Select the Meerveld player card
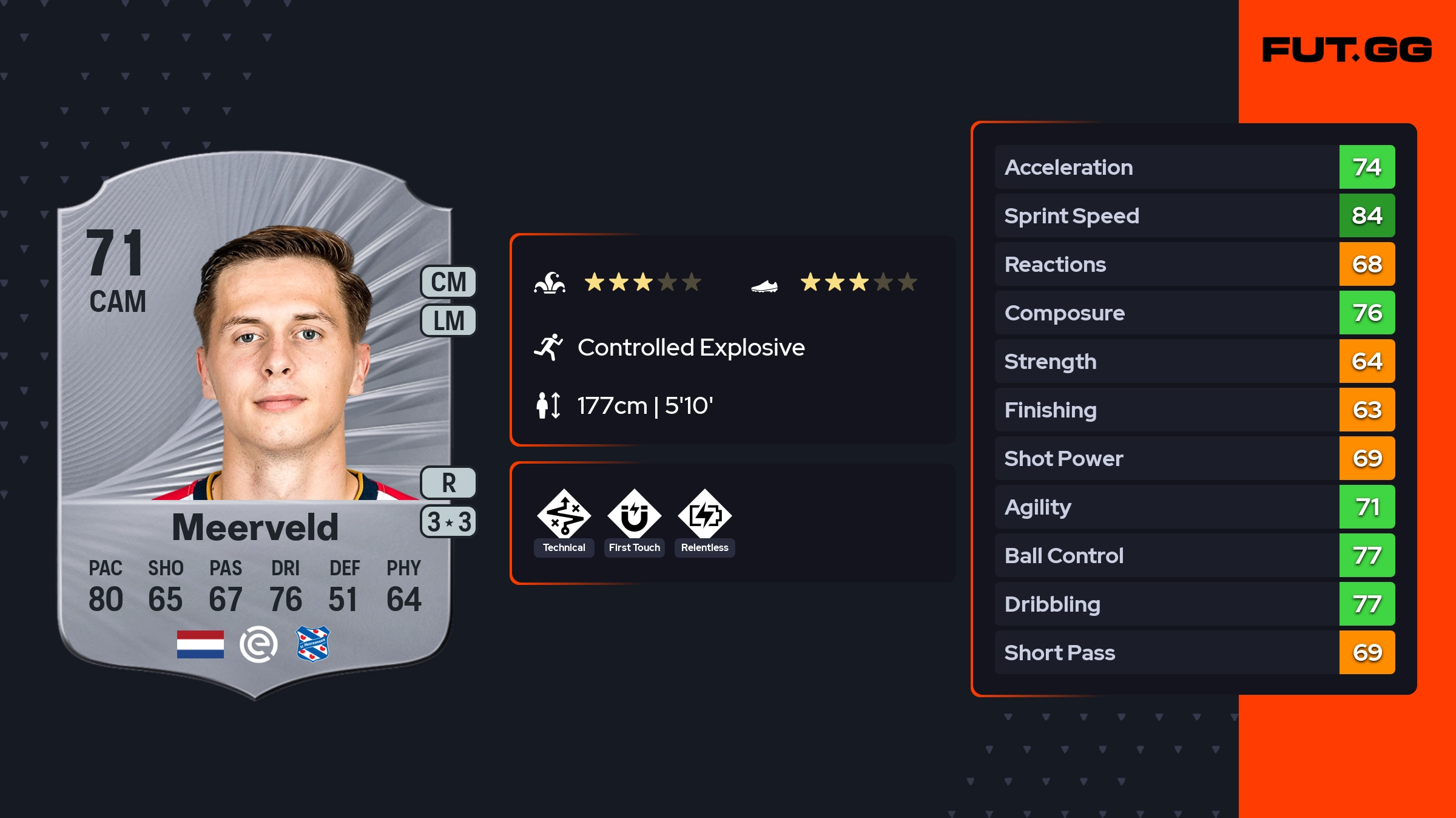This screenshot has width=1456, height=818. [255, 425]
